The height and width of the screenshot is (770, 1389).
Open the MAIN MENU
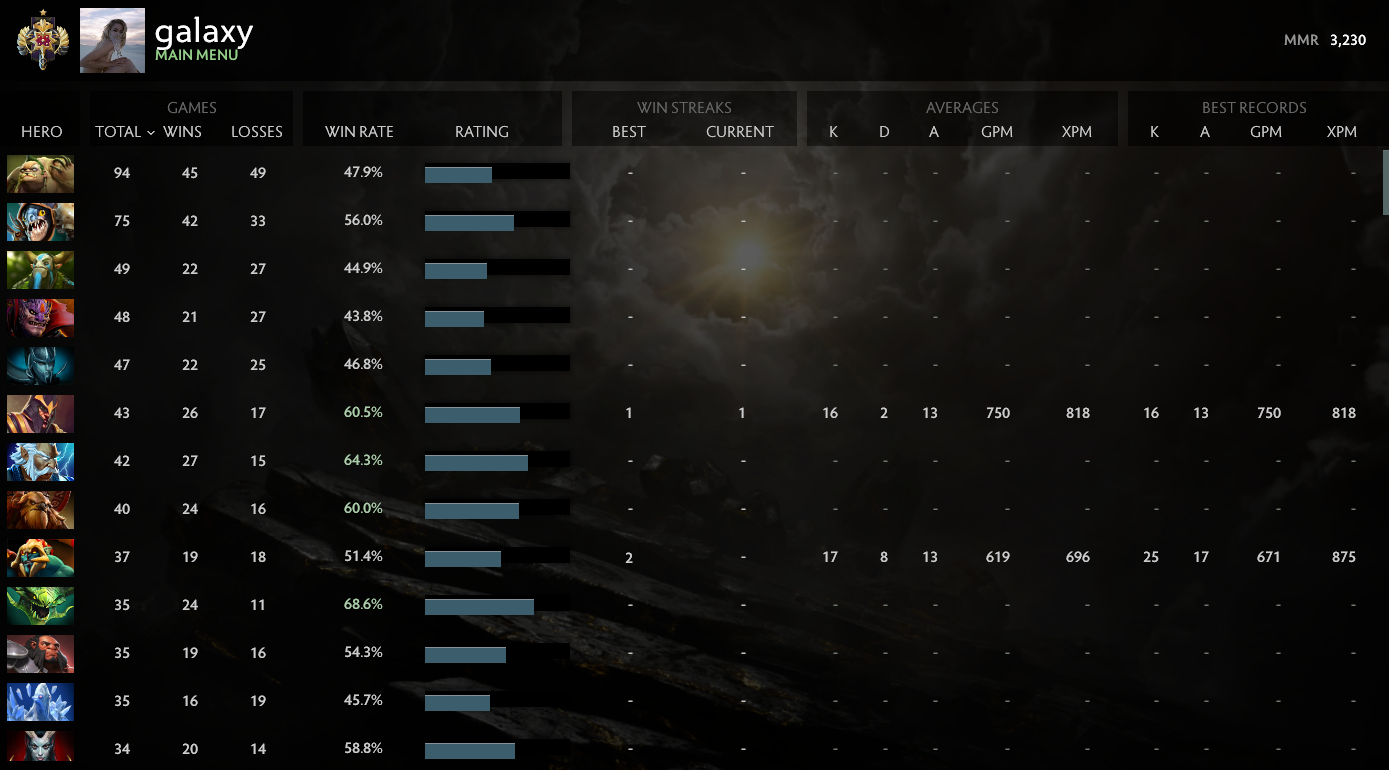coord(194,55)
